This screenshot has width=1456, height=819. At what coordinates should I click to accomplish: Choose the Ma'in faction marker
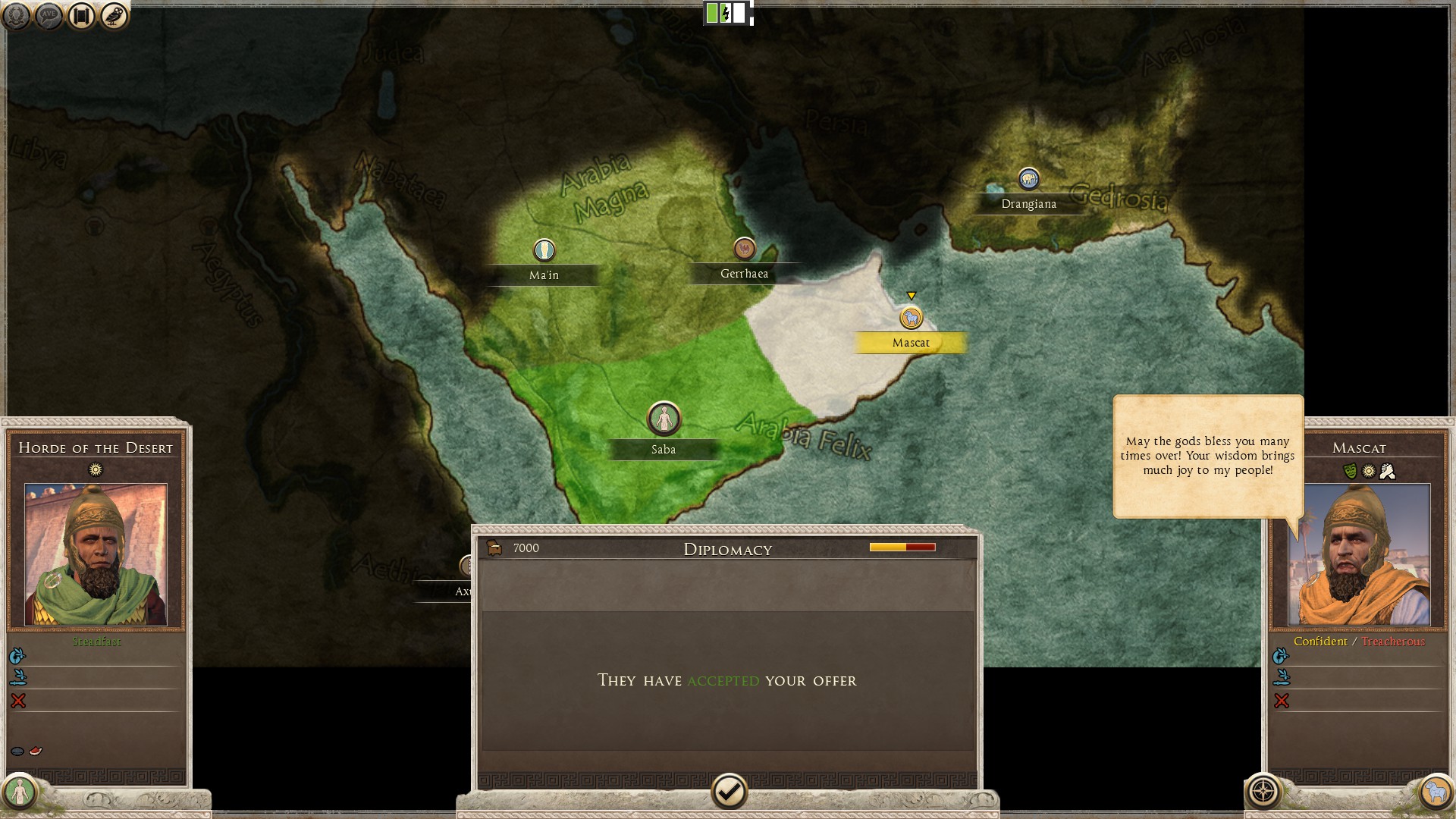coord(544,249)
